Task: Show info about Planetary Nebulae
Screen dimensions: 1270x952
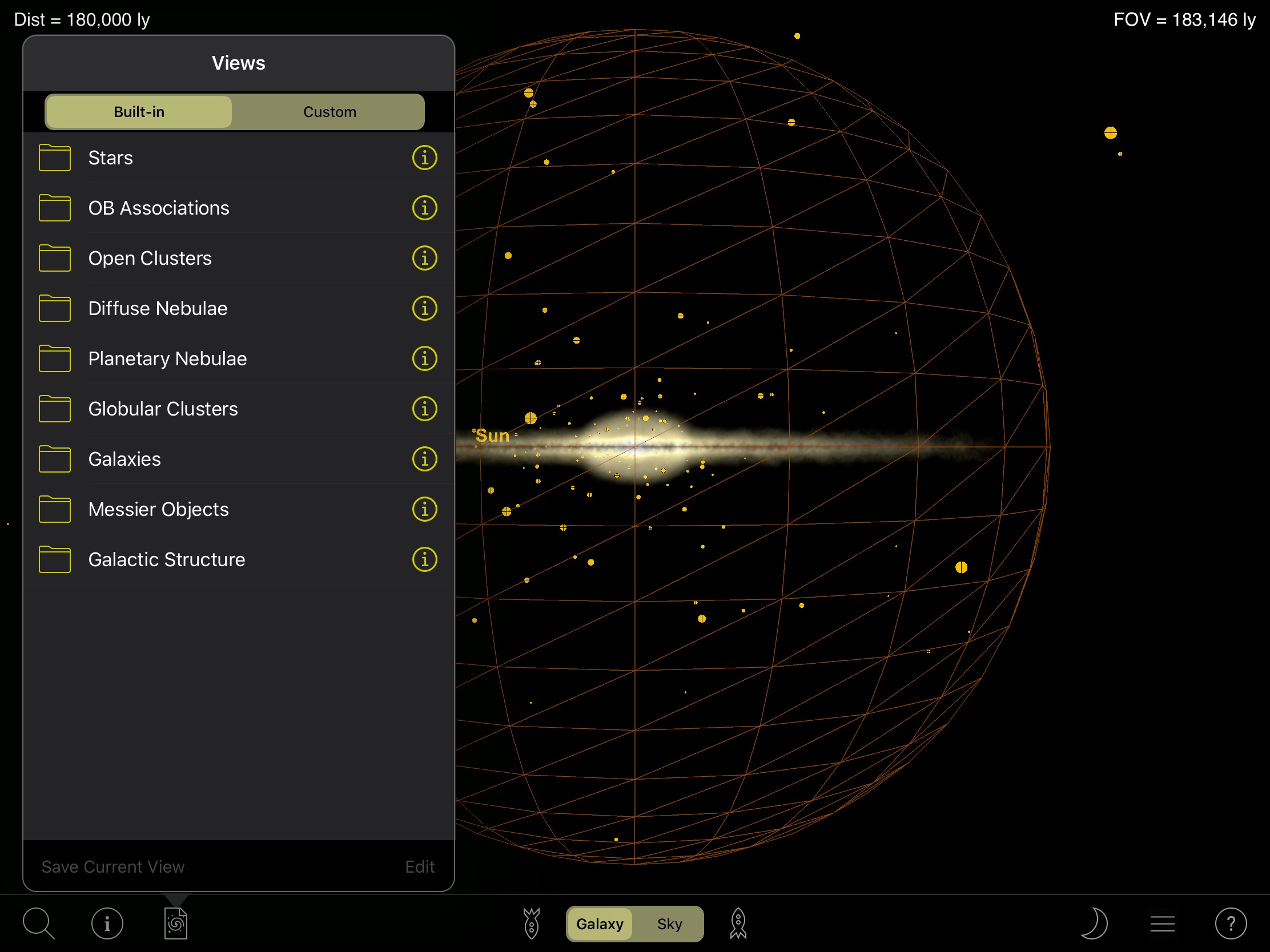Action: click(x=424, y=358)
